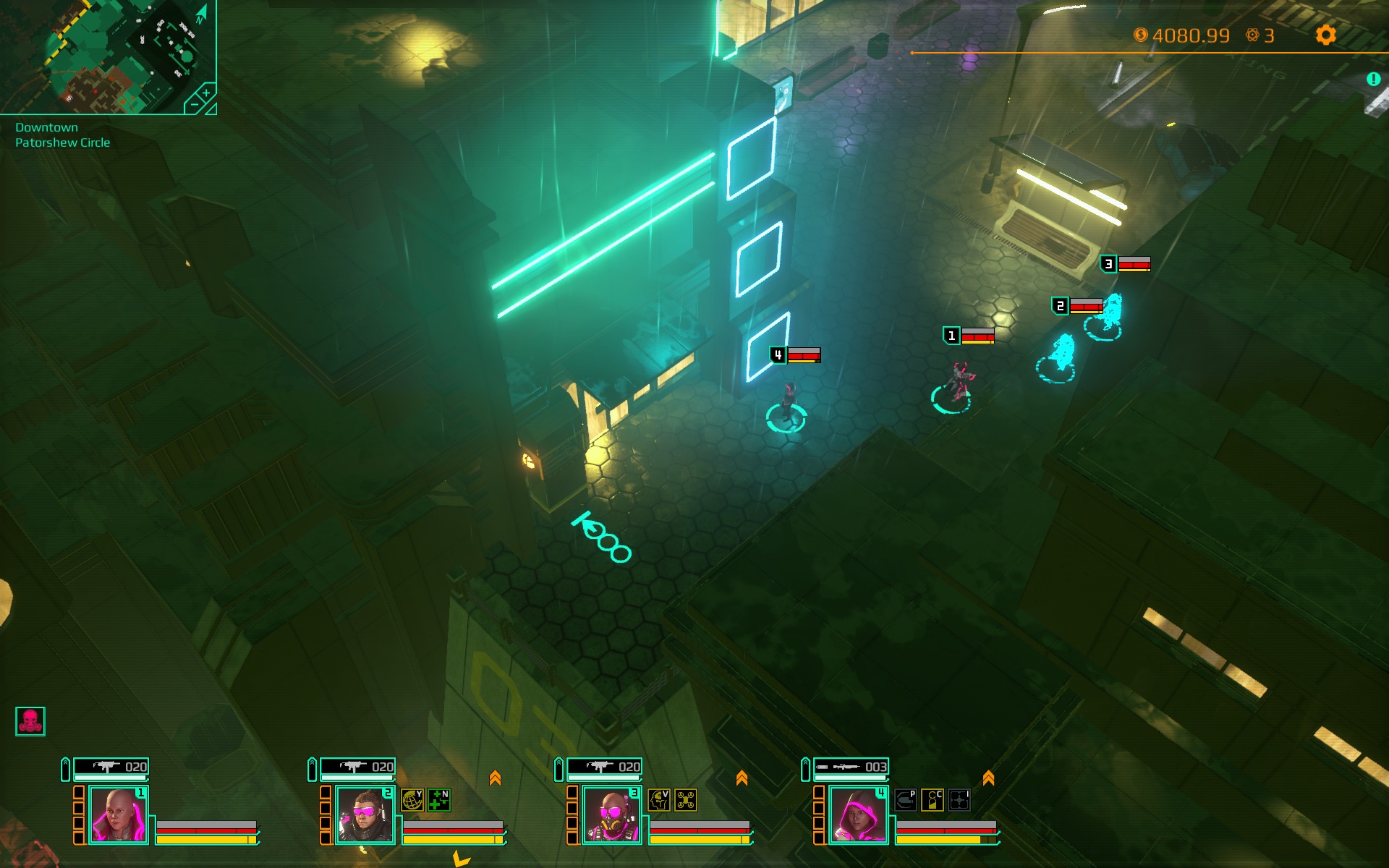Activate agent 4's person silhouette ability

pos(933,800)
